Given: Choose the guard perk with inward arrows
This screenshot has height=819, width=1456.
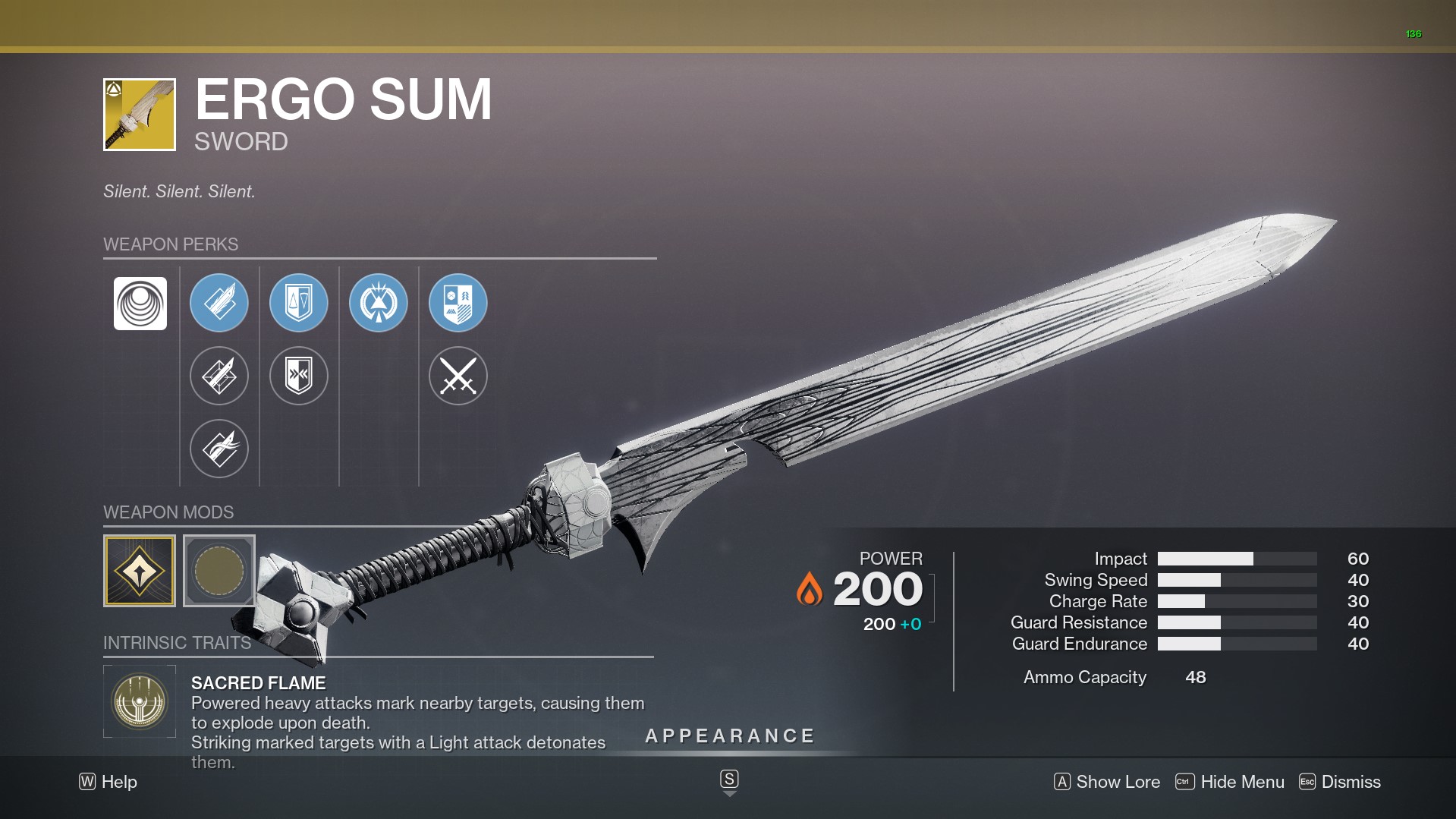Looking at the screenshot, I should (299, 376).
